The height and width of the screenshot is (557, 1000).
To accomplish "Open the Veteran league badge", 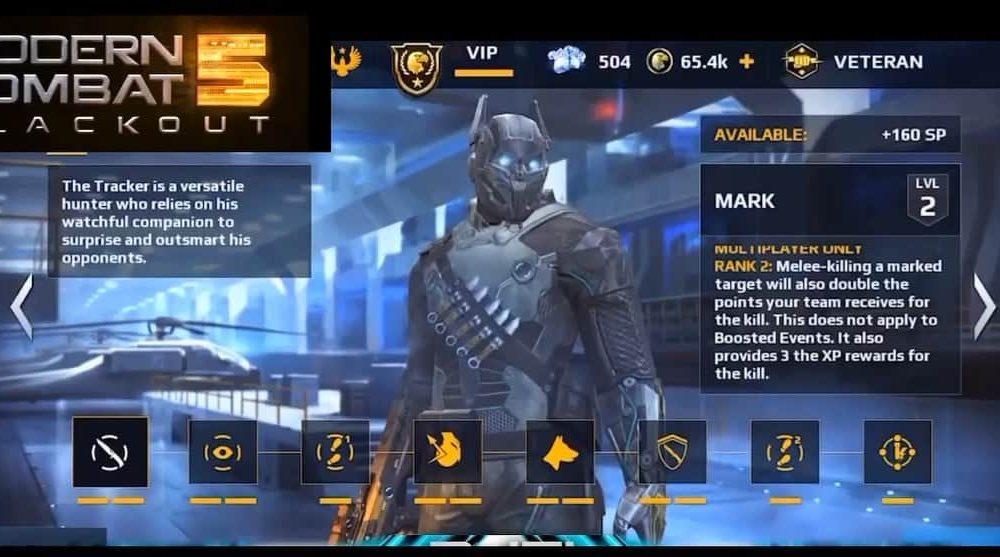I will (x=802, y=61).
